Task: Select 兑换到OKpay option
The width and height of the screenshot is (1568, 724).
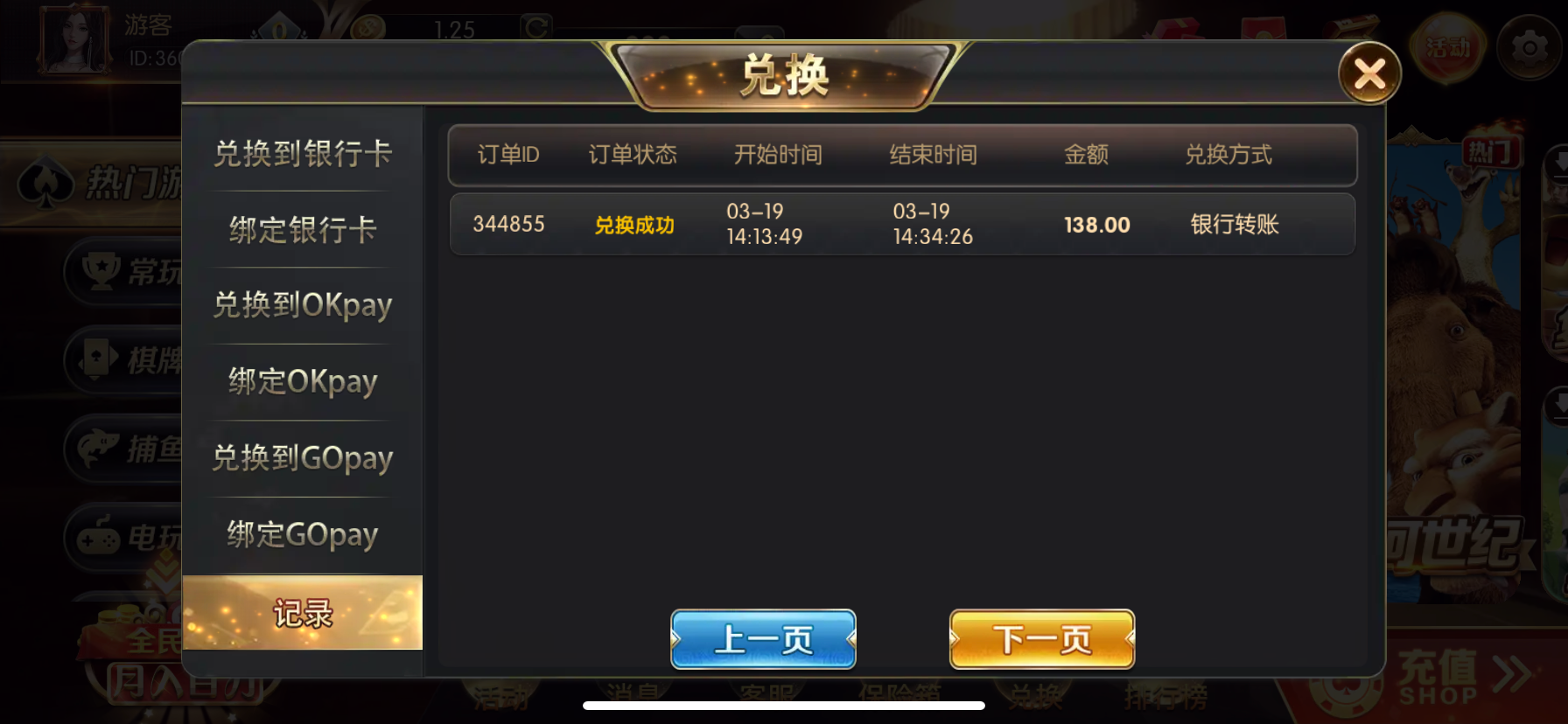Action: click(302, 306)
